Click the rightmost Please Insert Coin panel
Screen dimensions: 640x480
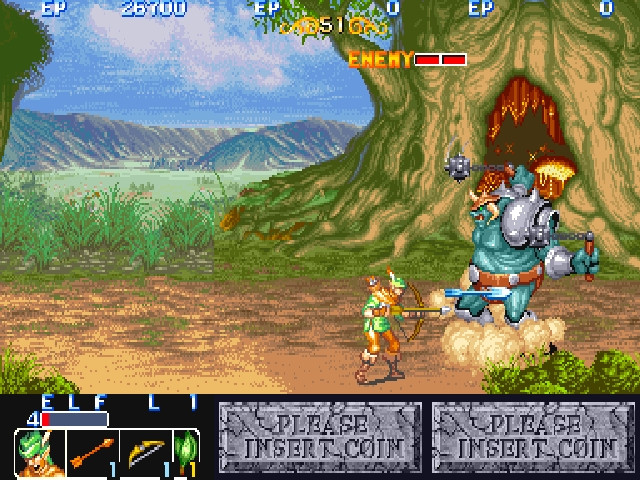tap(534, 438)
